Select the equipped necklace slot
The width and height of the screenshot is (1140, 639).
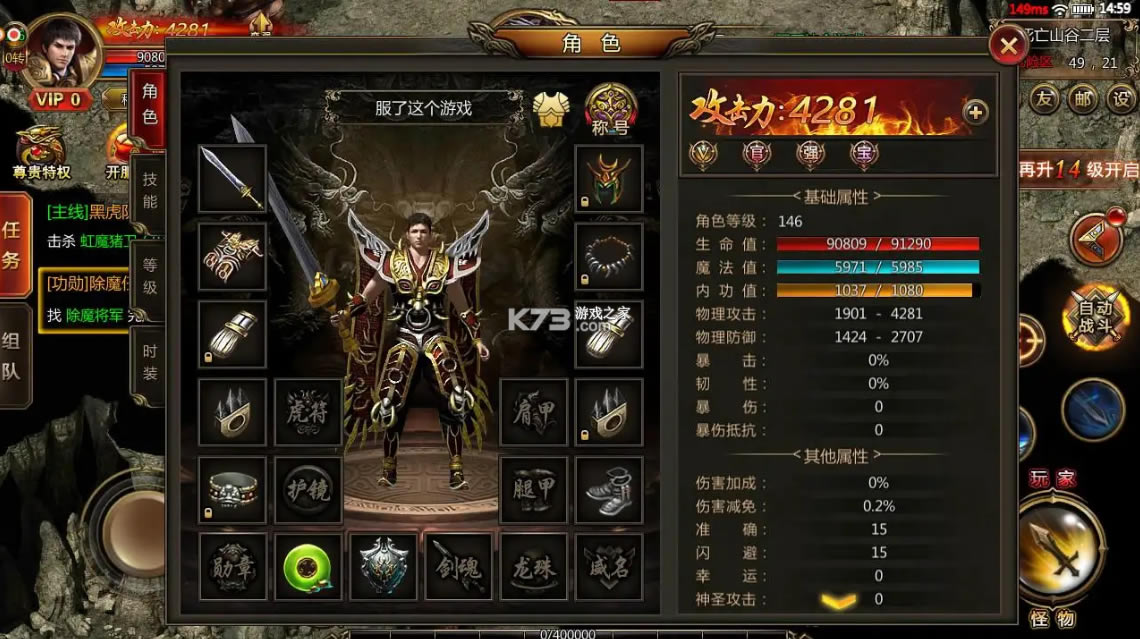click(608, 256)
